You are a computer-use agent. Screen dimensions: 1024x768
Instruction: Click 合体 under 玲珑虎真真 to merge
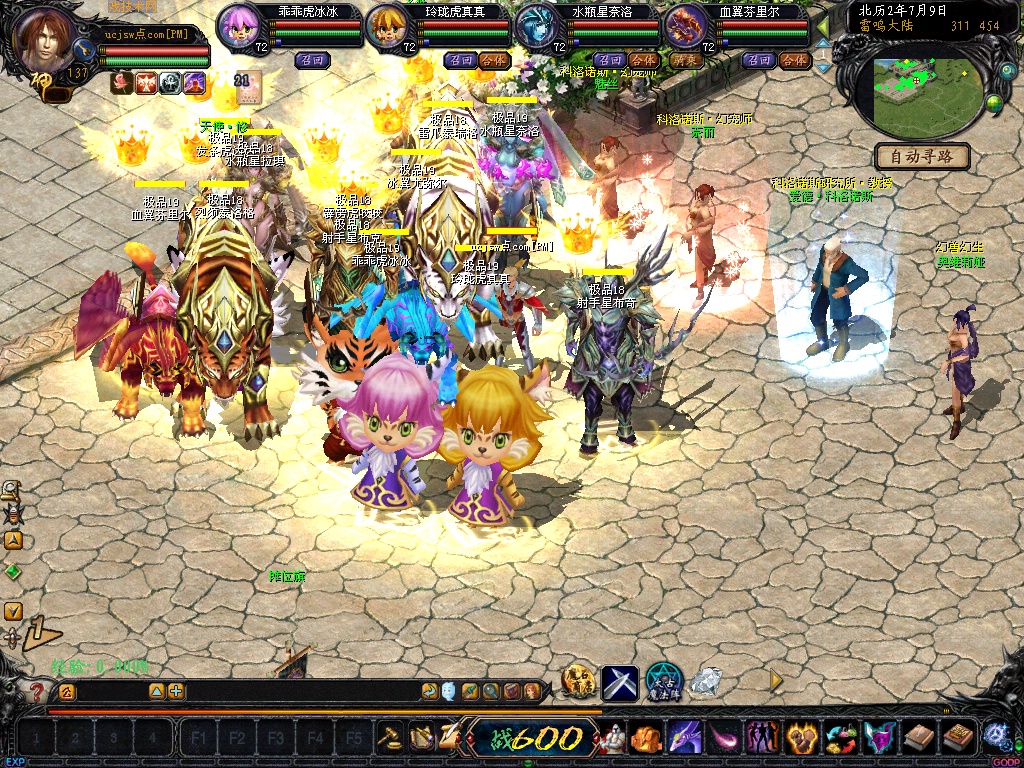click(495, 60)
